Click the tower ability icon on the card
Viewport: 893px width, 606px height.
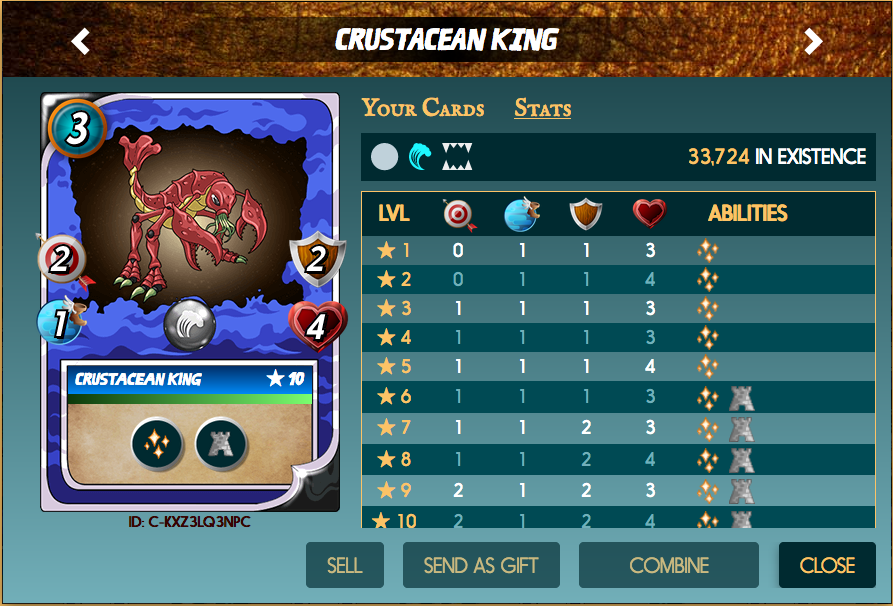(x=220, y=442)
